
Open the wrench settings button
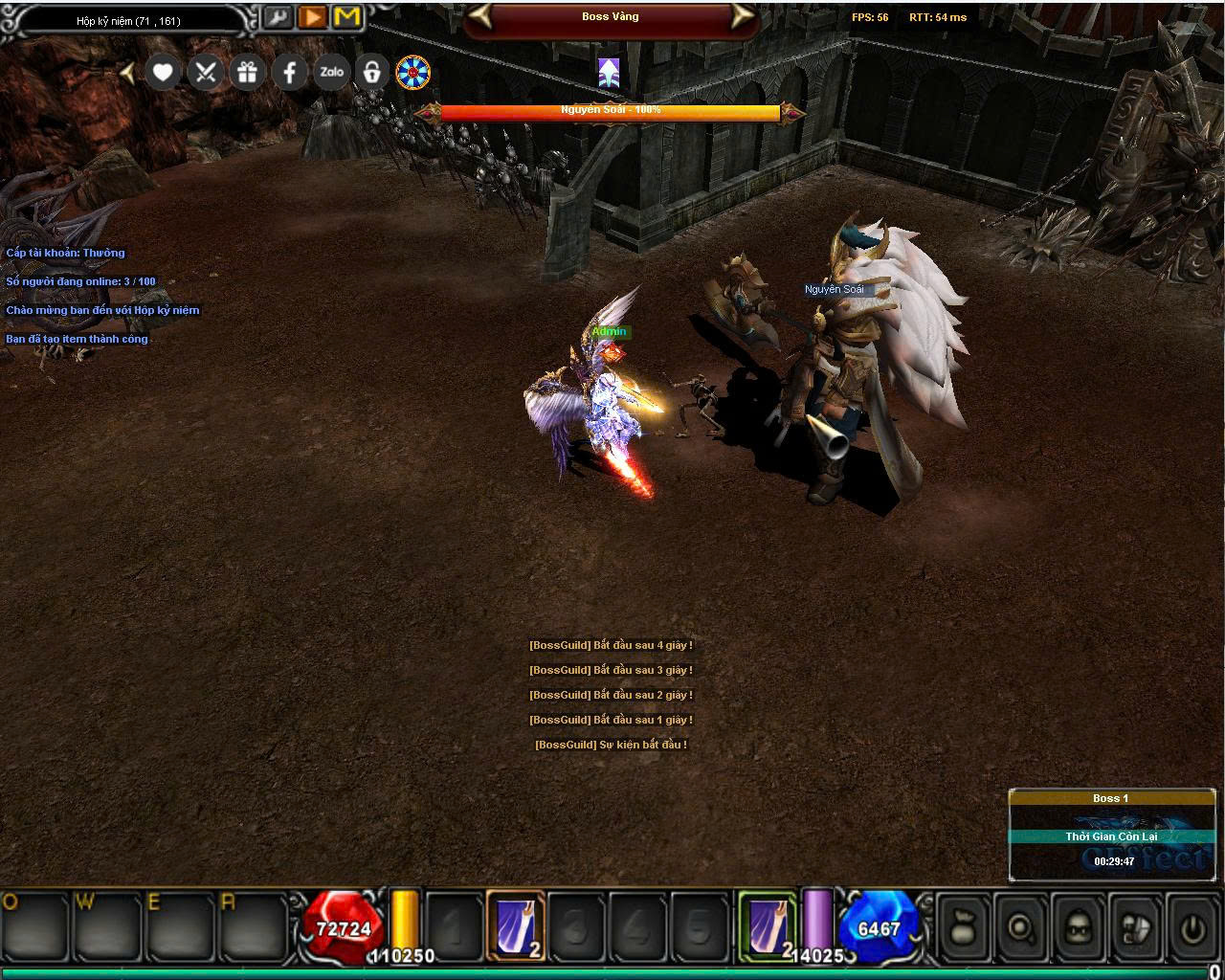click(x=278, y=17)
